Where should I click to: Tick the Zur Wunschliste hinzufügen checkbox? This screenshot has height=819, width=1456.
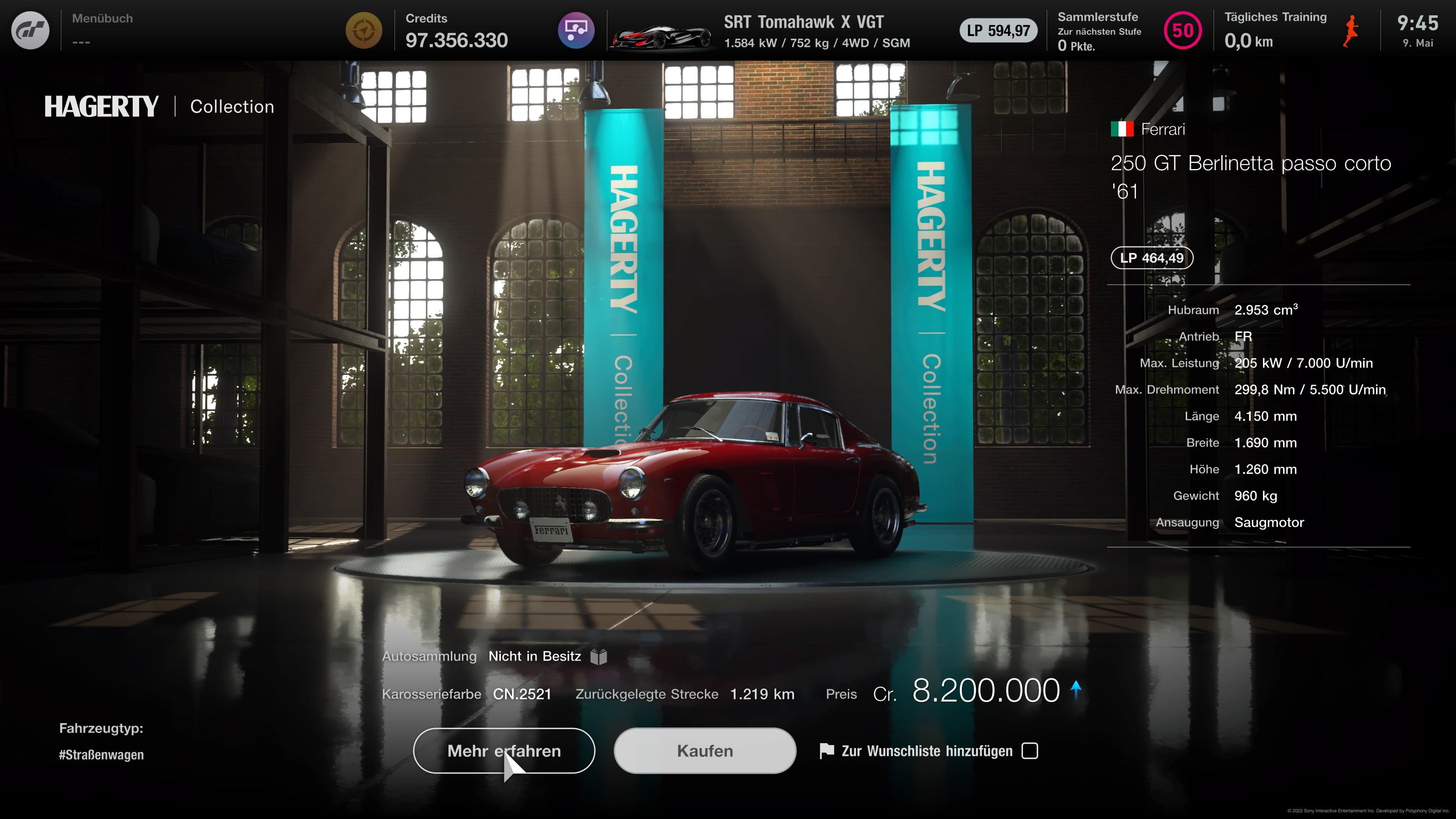(1030, 751)
